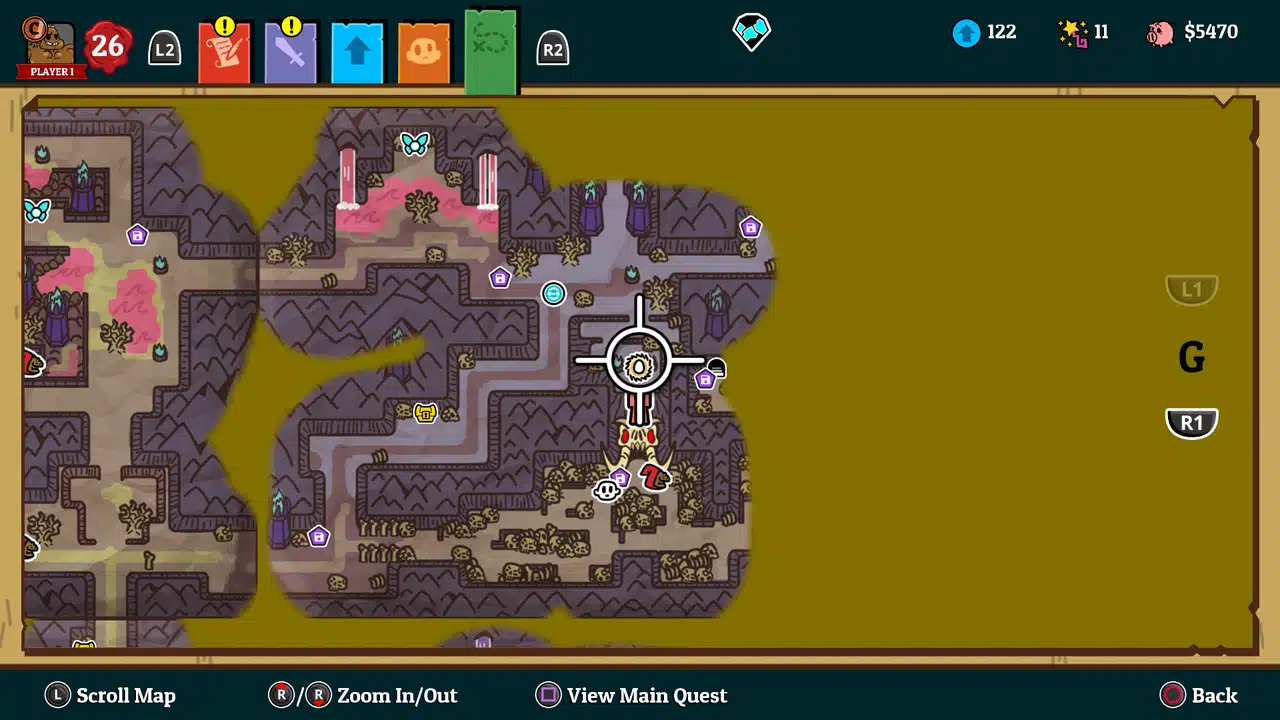Image resolution: width=1280 pixels, height=720 pixels.
Task: Click the yellow chest icon on the map
Action: tap(425, 412)
